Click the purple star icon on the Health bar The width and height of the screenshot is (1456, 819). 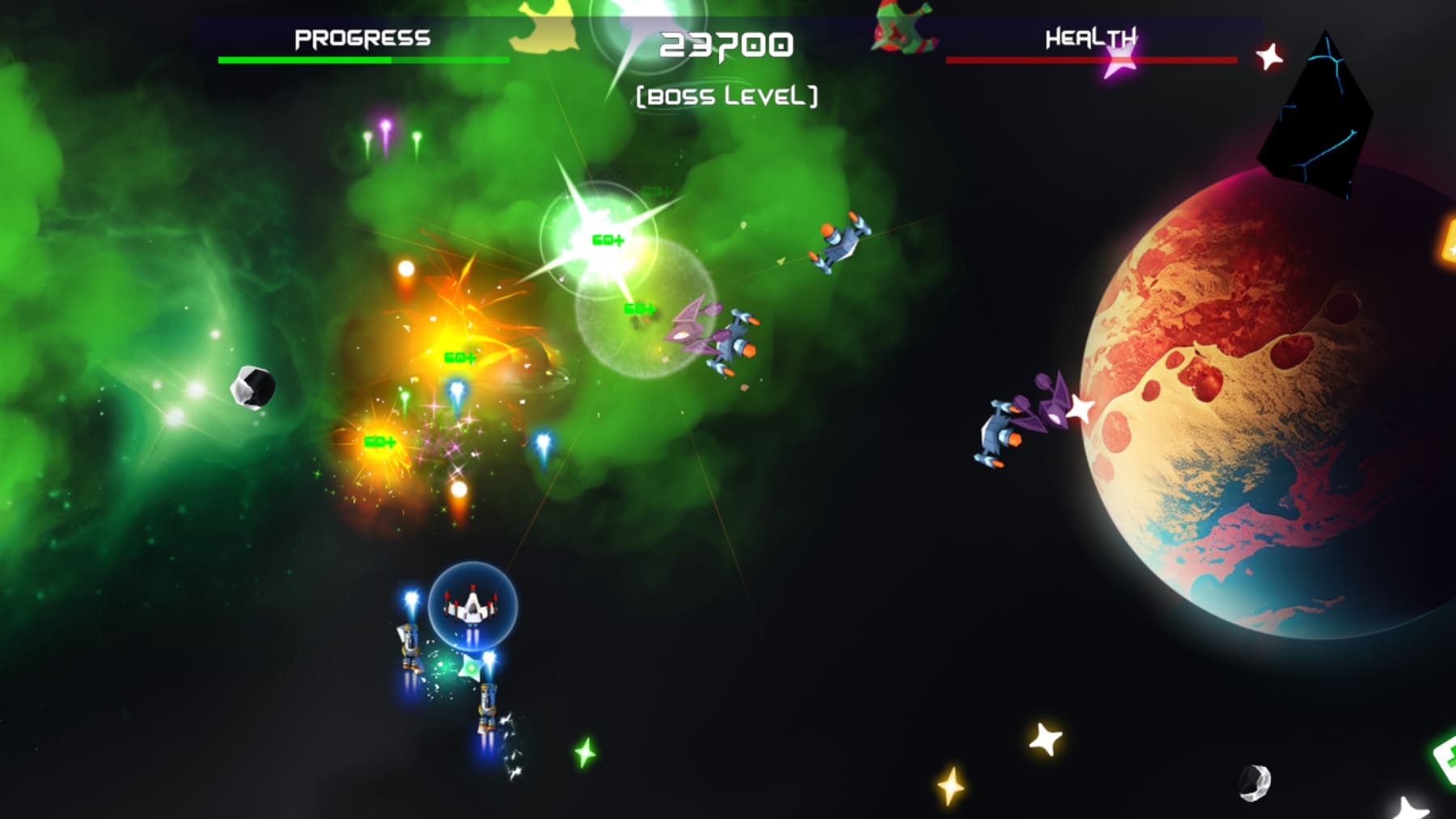[1120, 61]
